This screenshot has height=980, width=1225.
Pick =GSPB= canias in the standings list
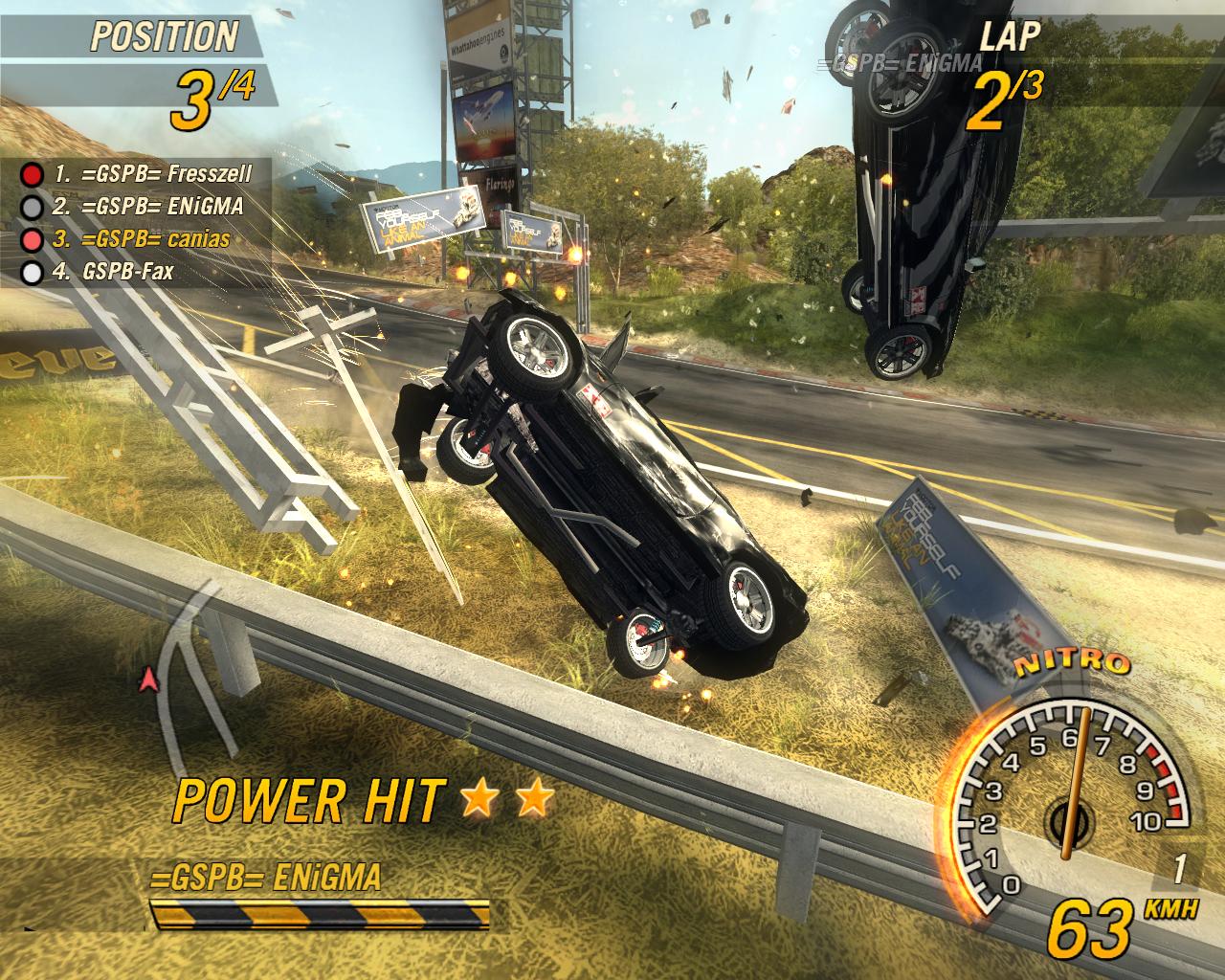tap(142, 238)
